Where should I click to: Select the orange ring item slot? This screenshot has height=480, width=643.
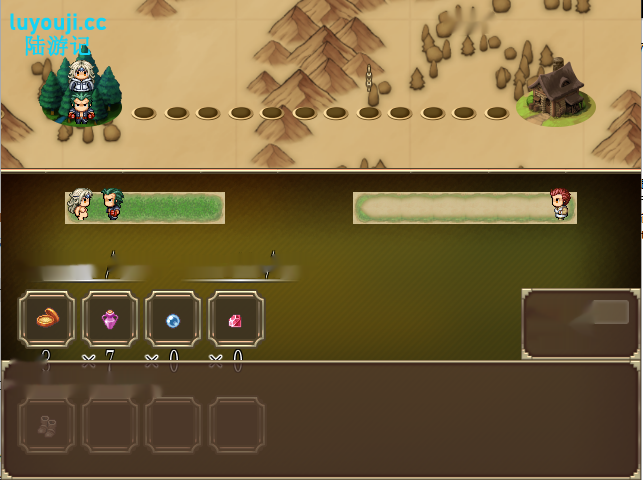tap(47, 320)
